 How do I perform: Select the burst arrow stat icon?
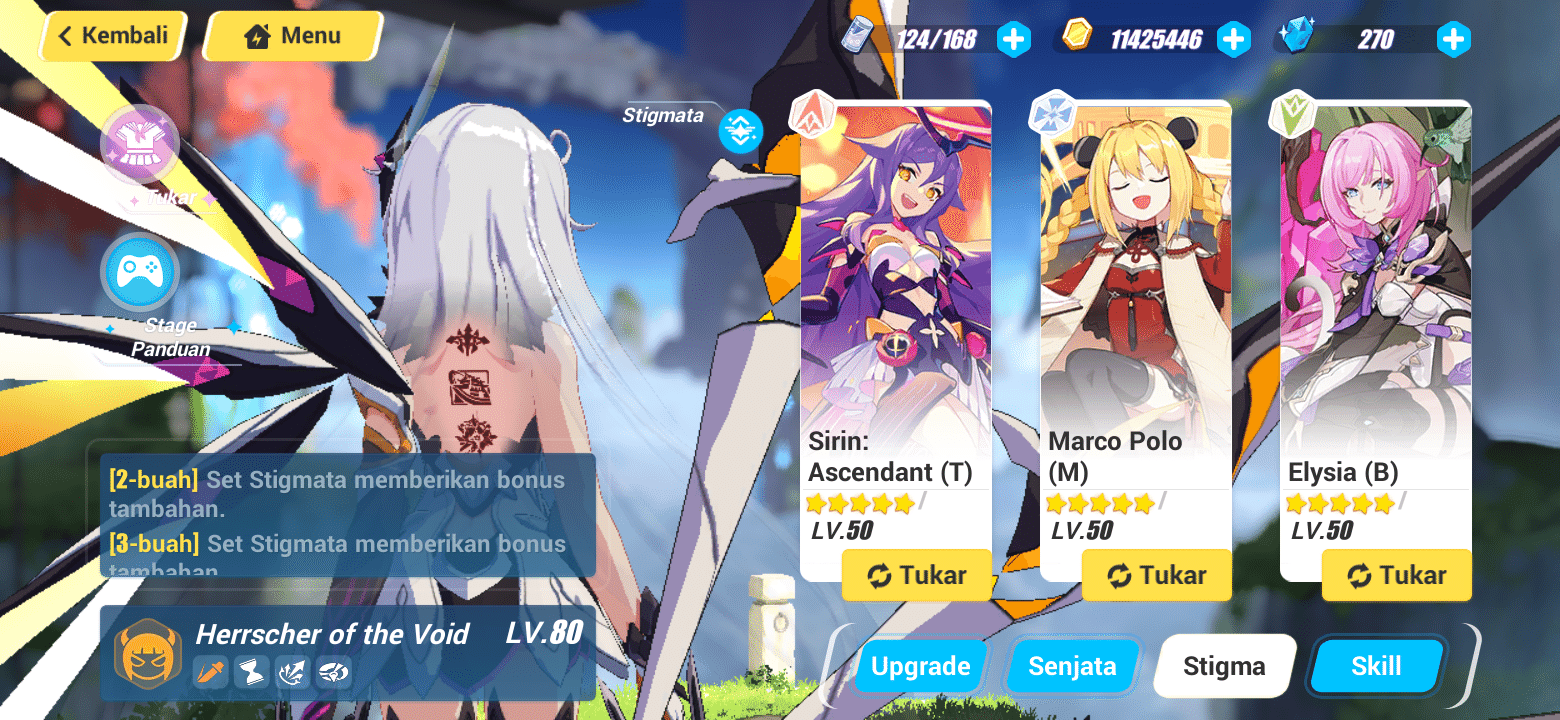tap(291, 673)
